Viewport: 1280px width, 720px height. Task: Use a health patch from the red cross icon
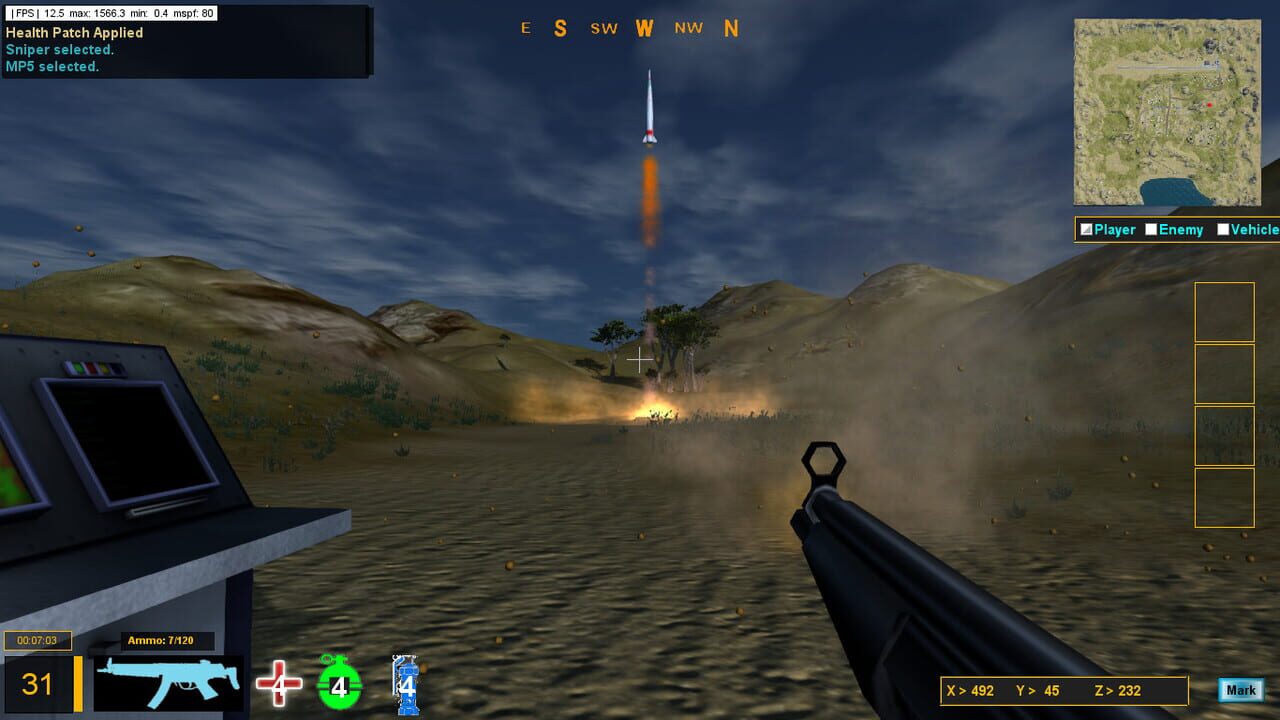[x=277, y=682]
